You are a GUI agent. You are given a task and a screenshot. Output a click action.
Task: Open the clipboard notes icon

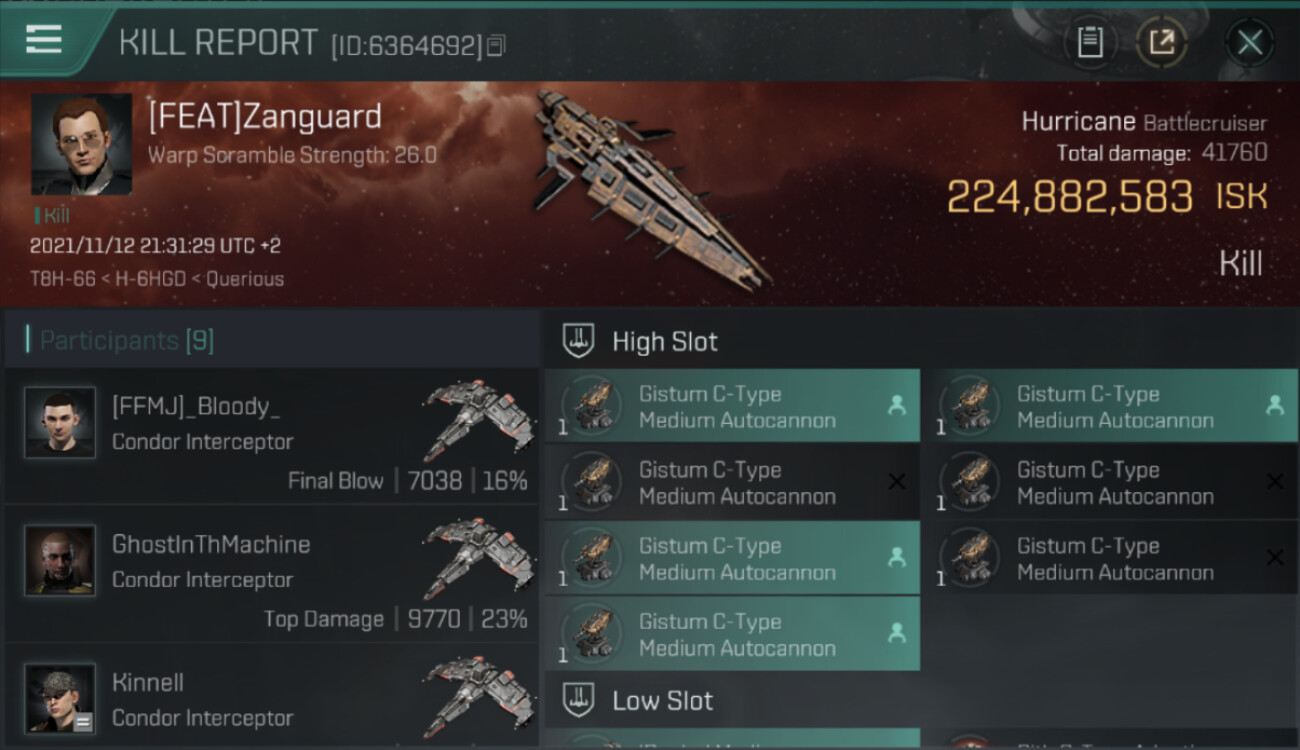point(1090,42)
